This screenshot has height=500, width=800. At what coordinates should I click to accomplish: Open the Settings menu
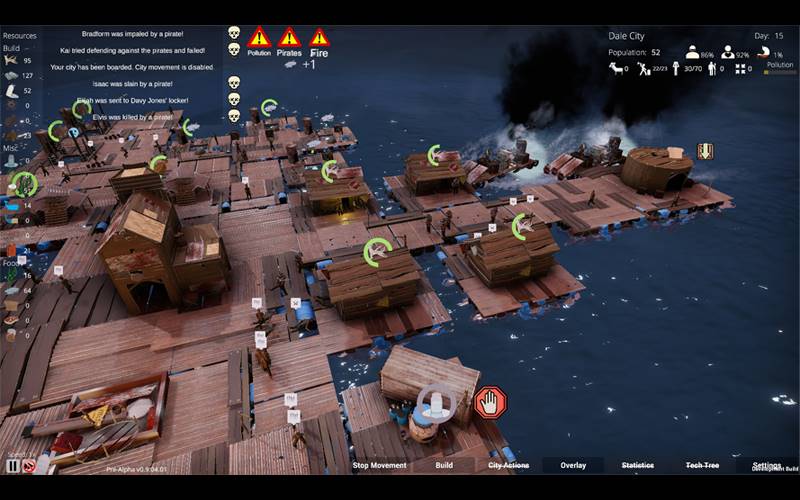tap(767, 465)
